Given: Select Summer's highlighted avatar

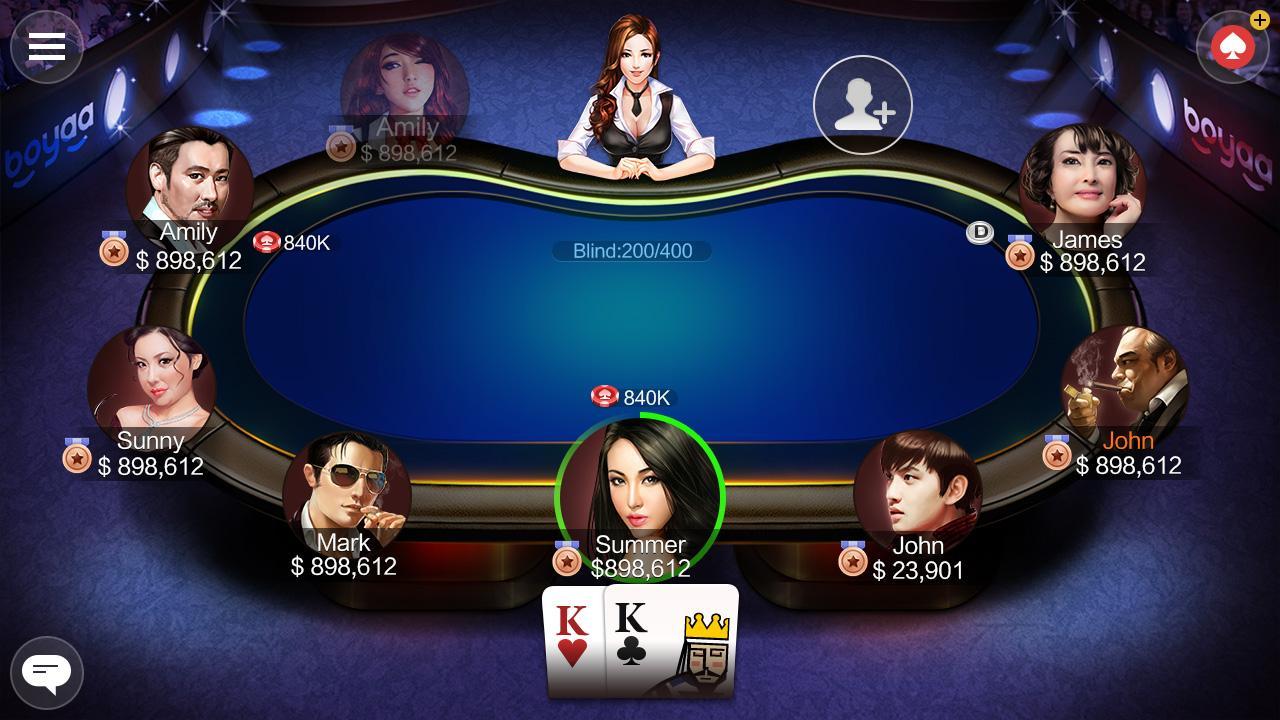Looking at the screenshot, I should 640,497.
